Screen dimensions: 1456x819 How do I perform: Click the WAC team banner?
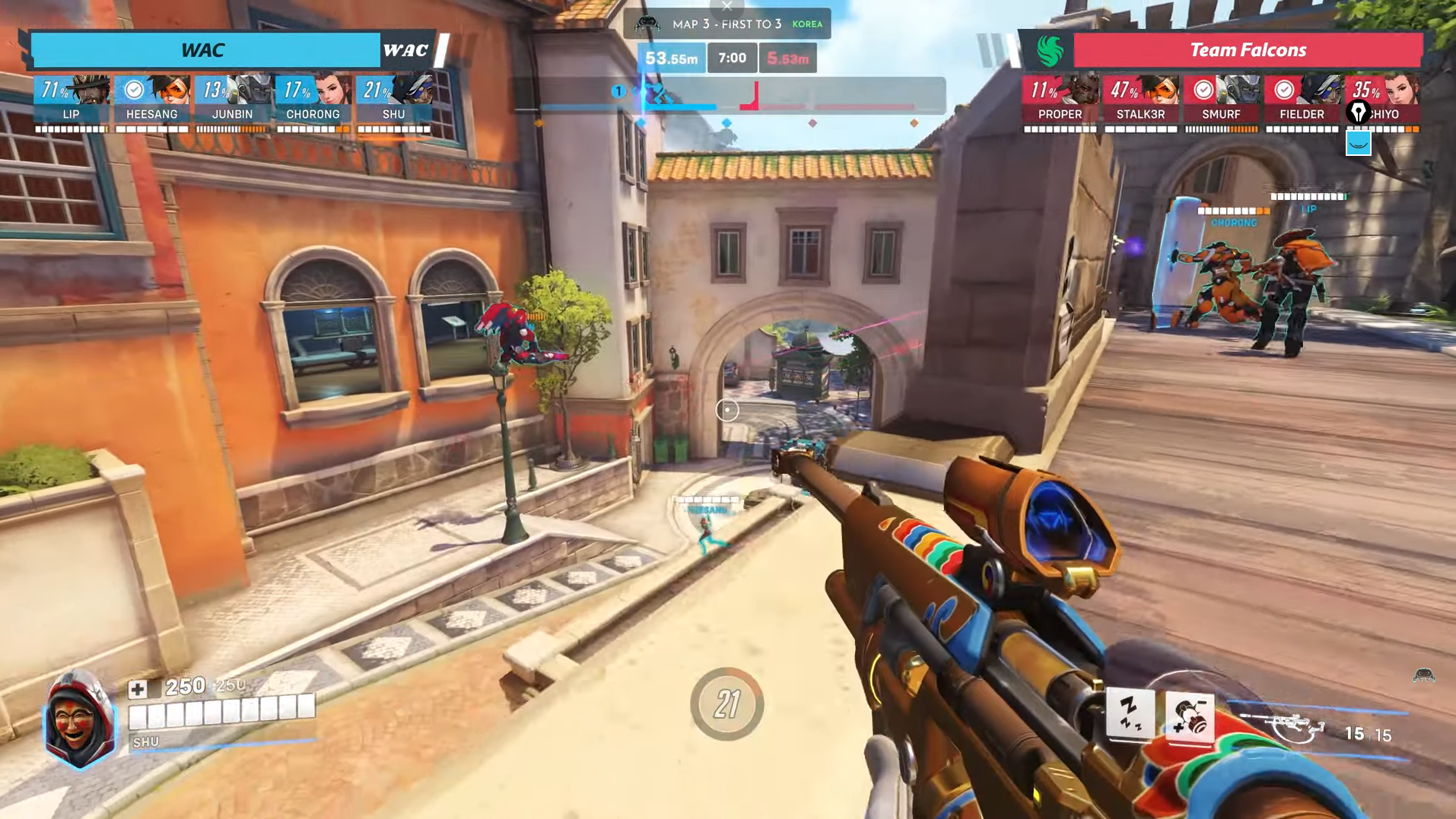tap(204, 50)
